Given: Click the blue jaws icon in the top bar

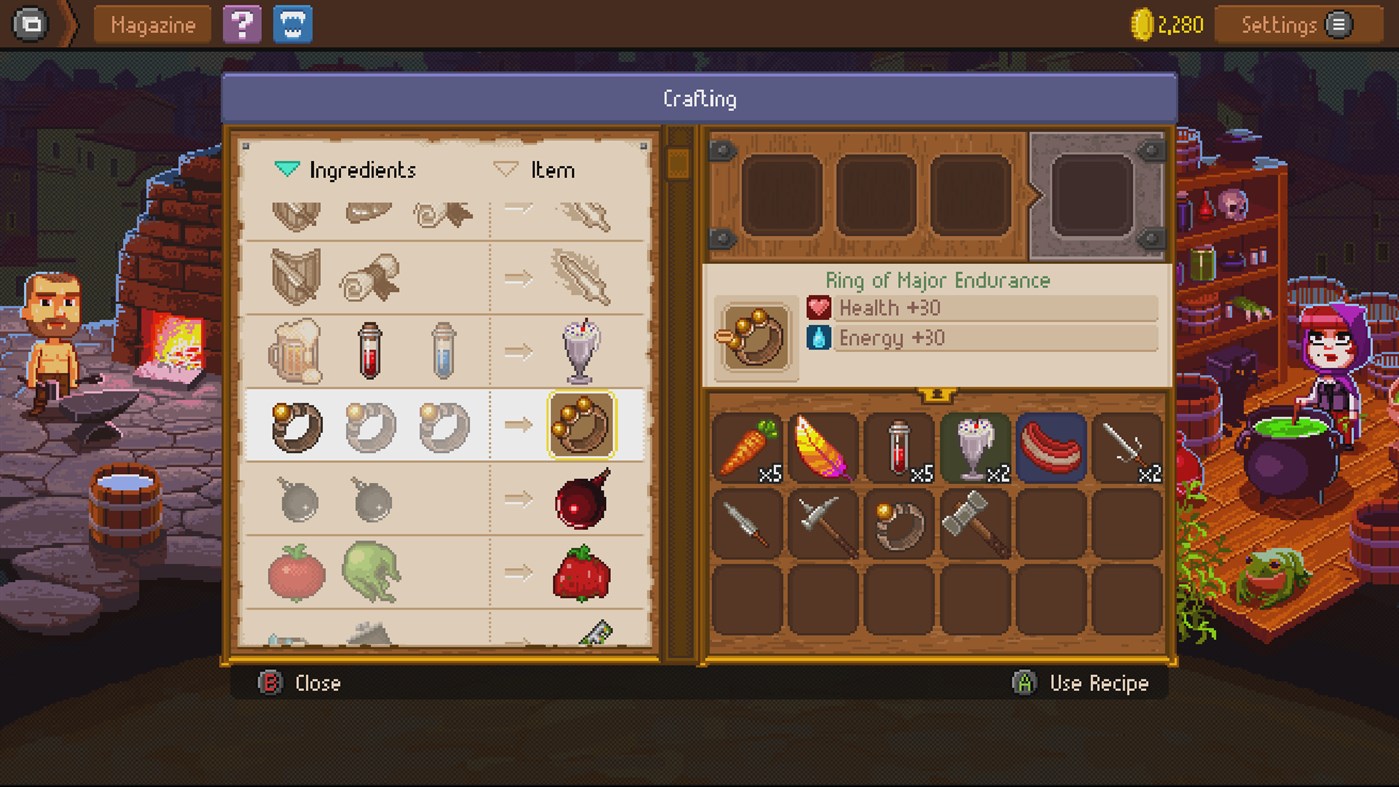Looking at the screenshot, I should 291,24.
